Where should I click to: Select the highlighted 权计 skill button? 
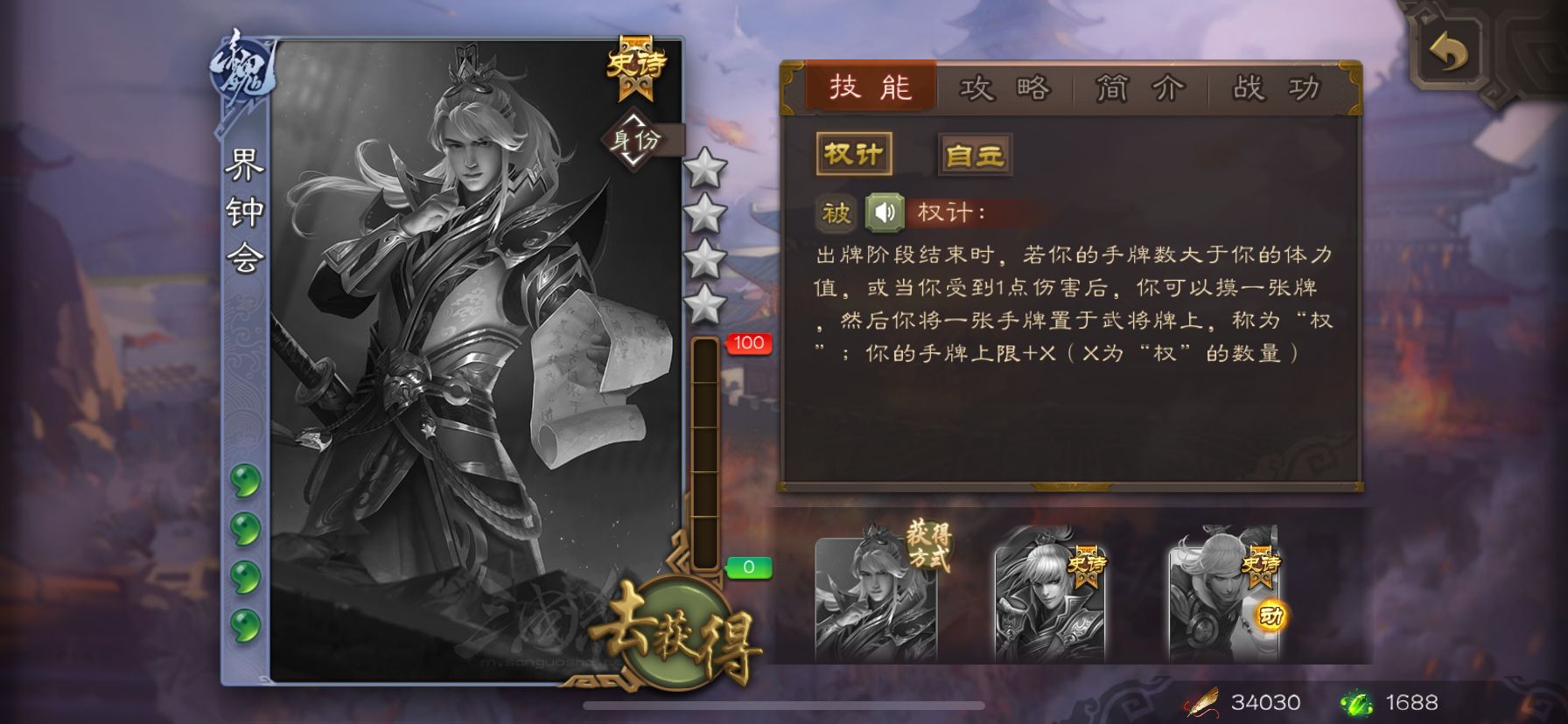(x=852, y=153)
